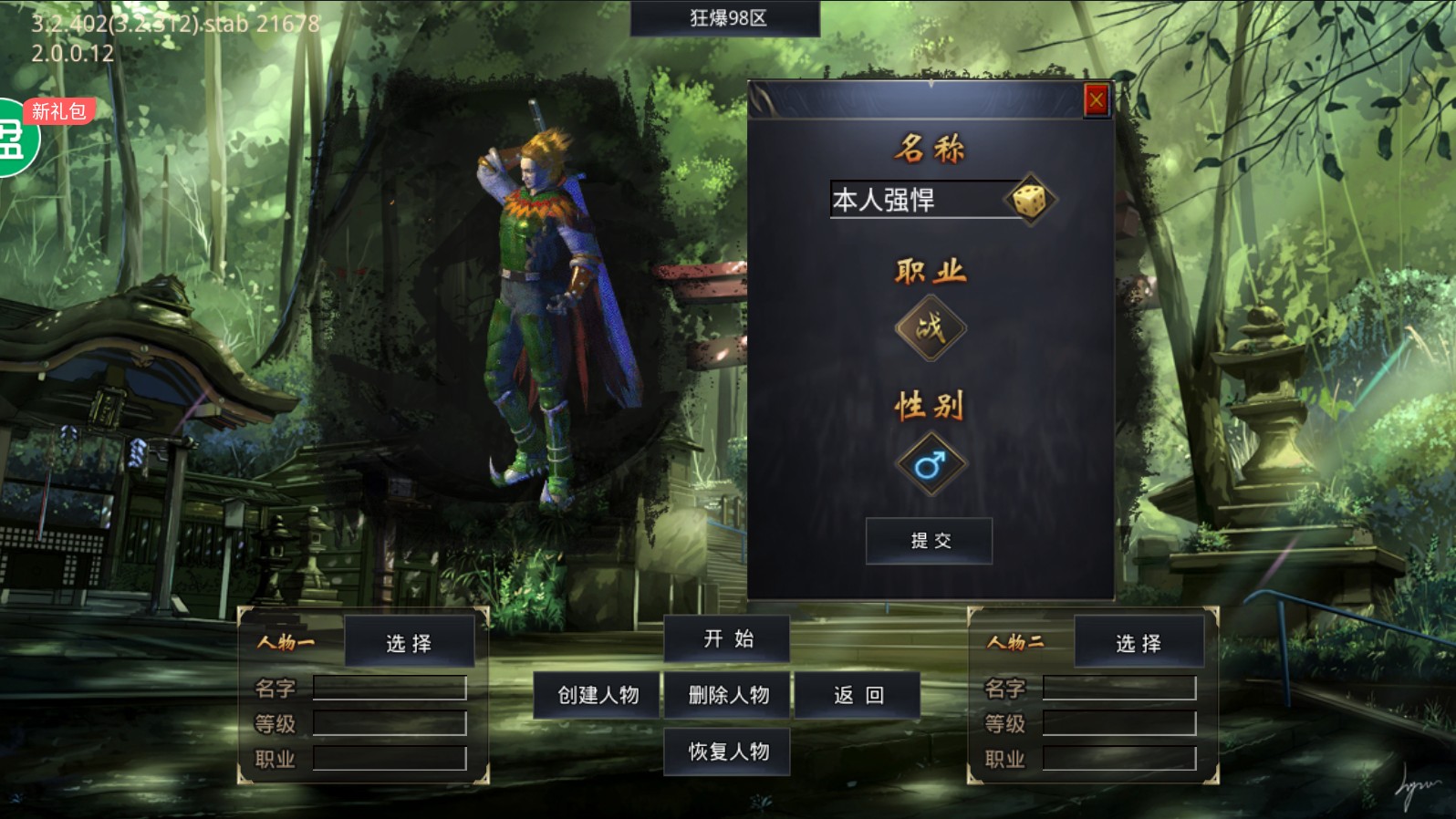
Task: Click the 名字 field in 人物一 panel
Action: tap(390, 689)
